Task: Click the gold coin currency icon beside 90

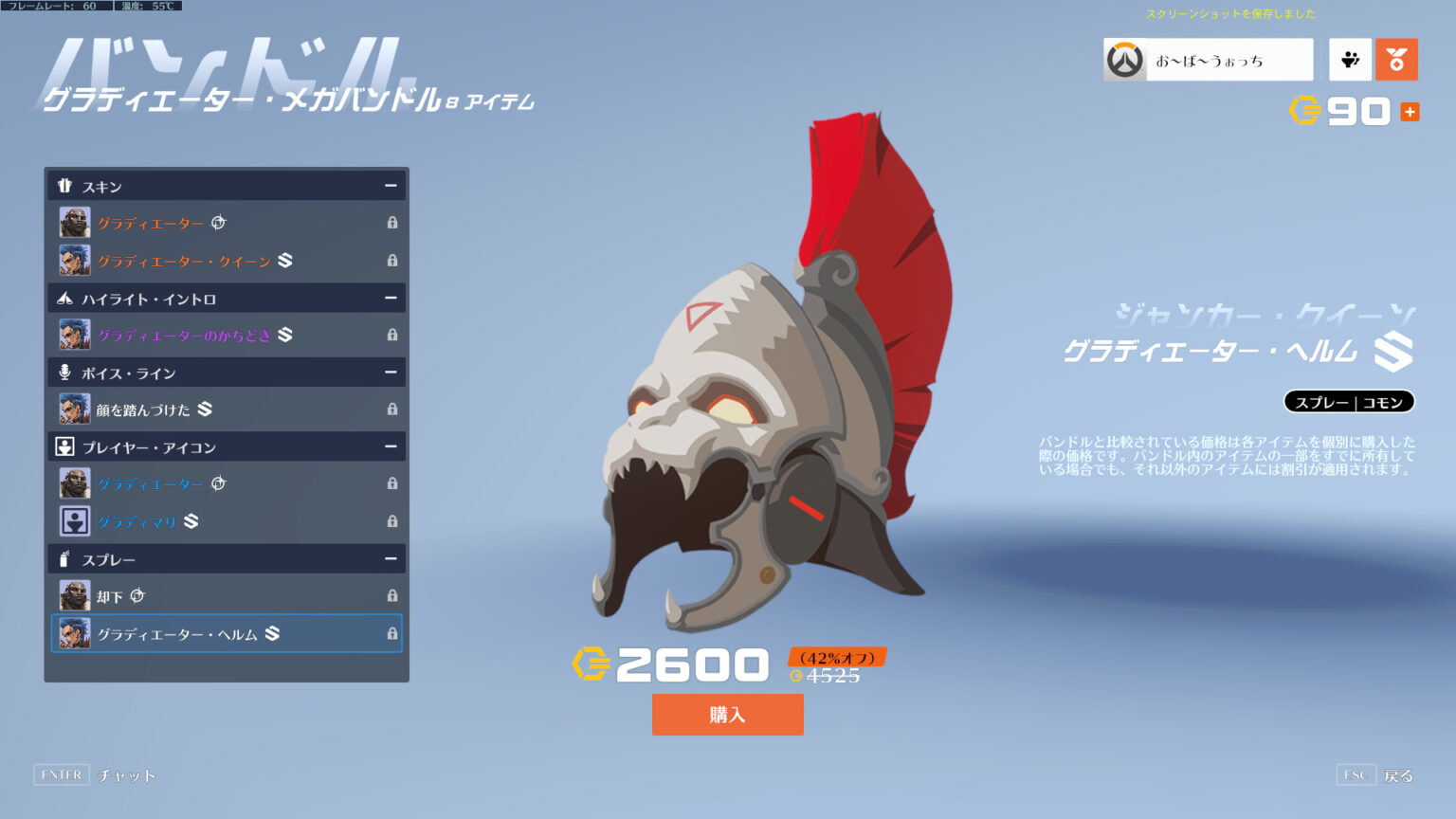Action: click(x=1306, y=111)
